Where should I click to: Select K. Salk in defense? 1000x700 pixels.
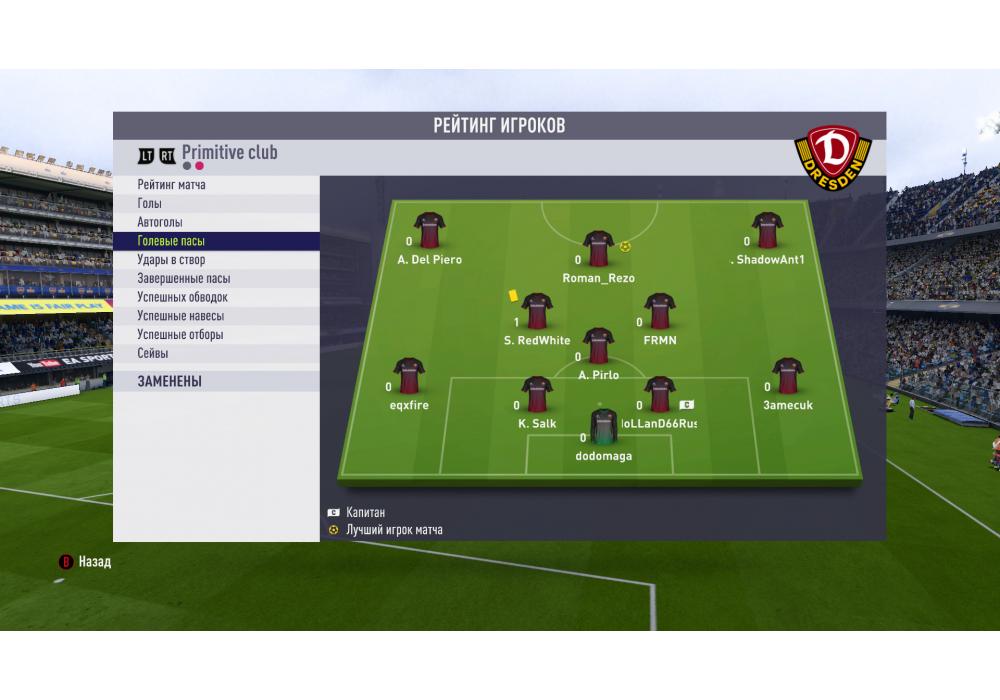point(537,394)
